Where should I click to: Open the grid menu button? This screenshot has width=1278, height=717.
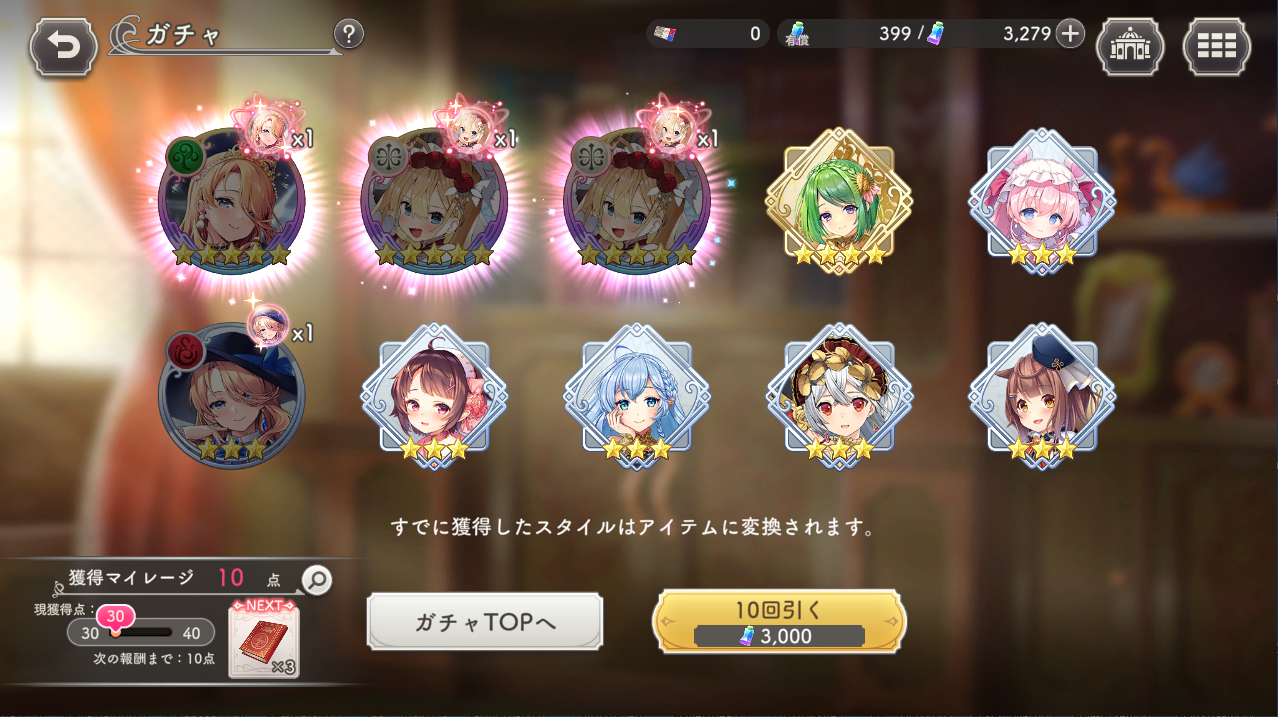click(1216, 47)
